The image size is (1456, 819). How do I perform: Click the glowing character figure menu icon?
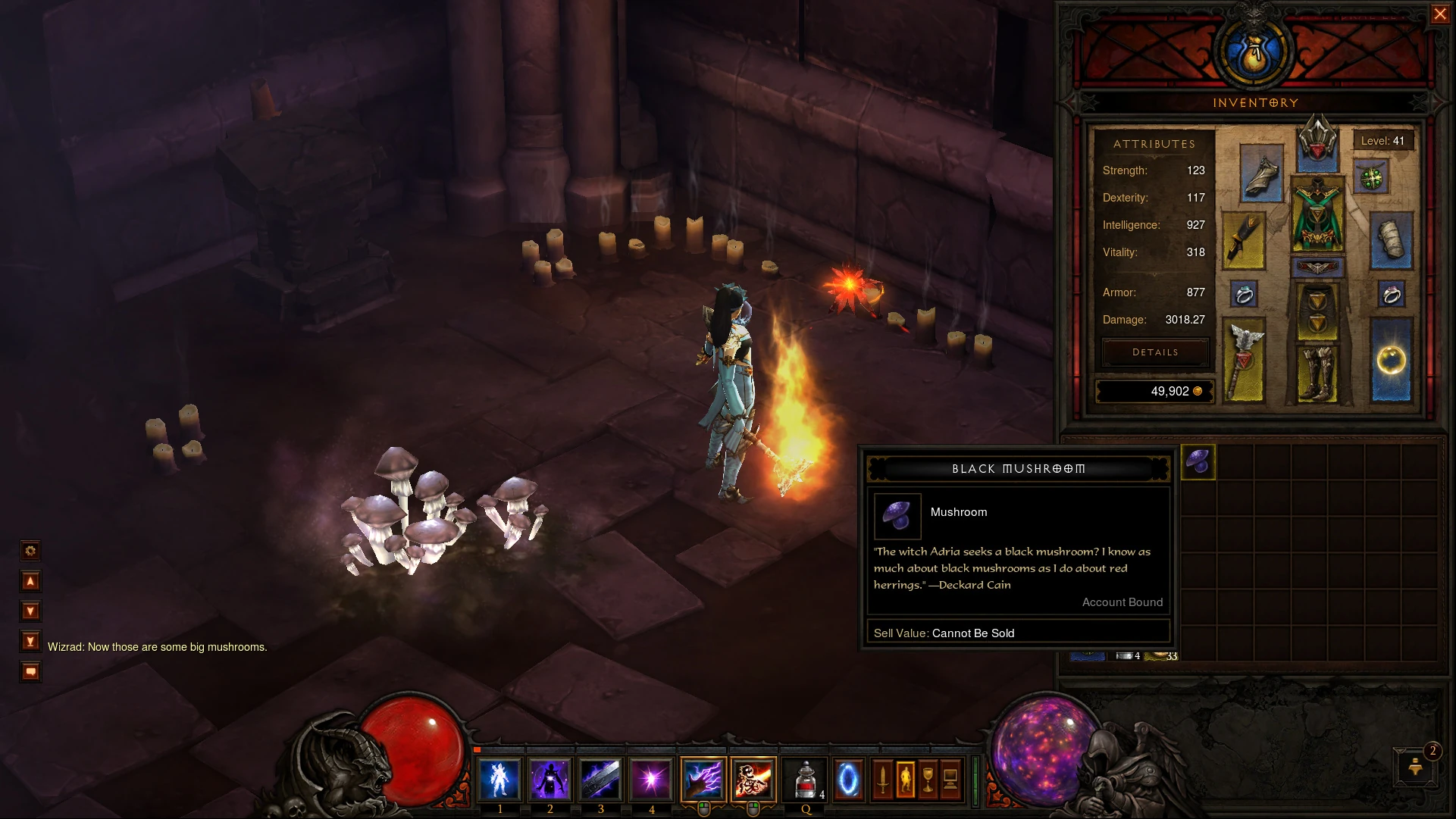(x=907, y=780)
